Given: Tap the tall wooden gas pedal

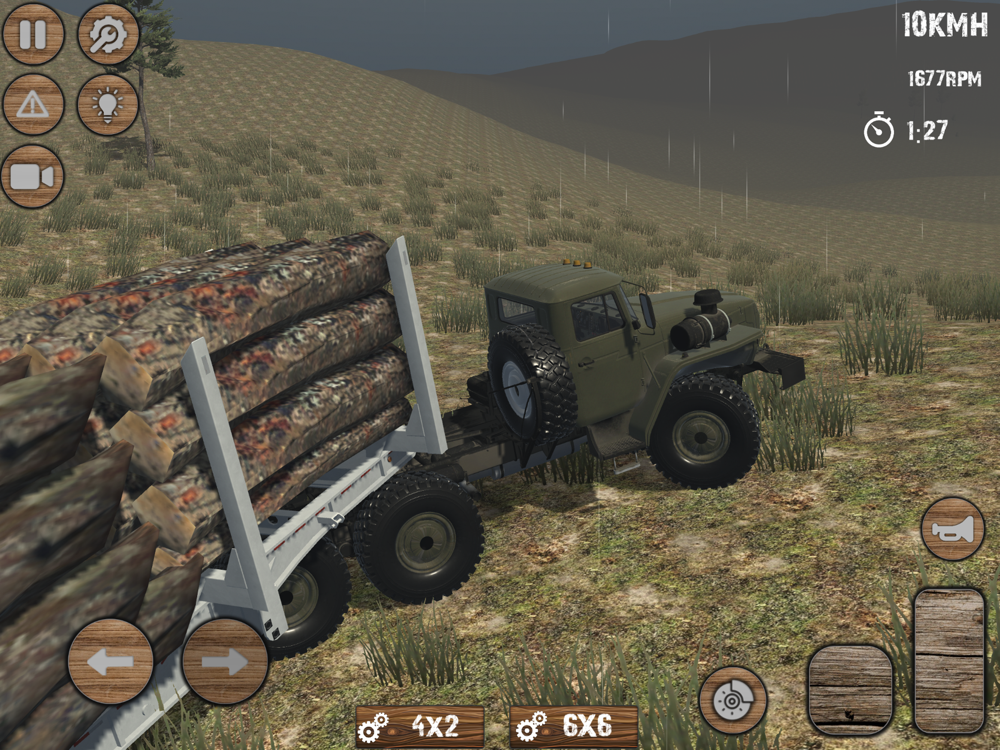Looking at the screenshot, I should click(x=949, y=661).
